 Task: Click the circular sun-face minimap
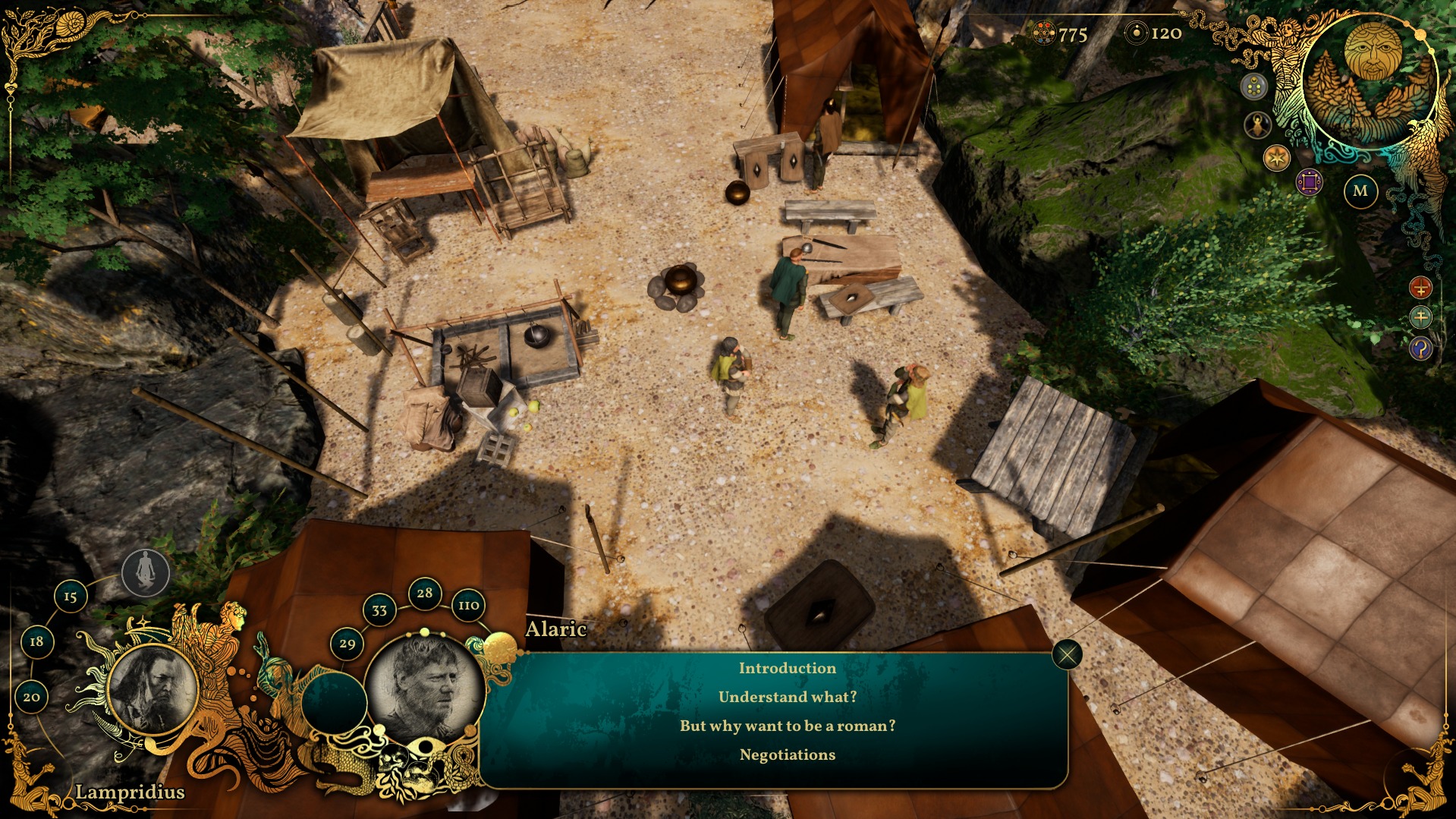pos(1371,80)
